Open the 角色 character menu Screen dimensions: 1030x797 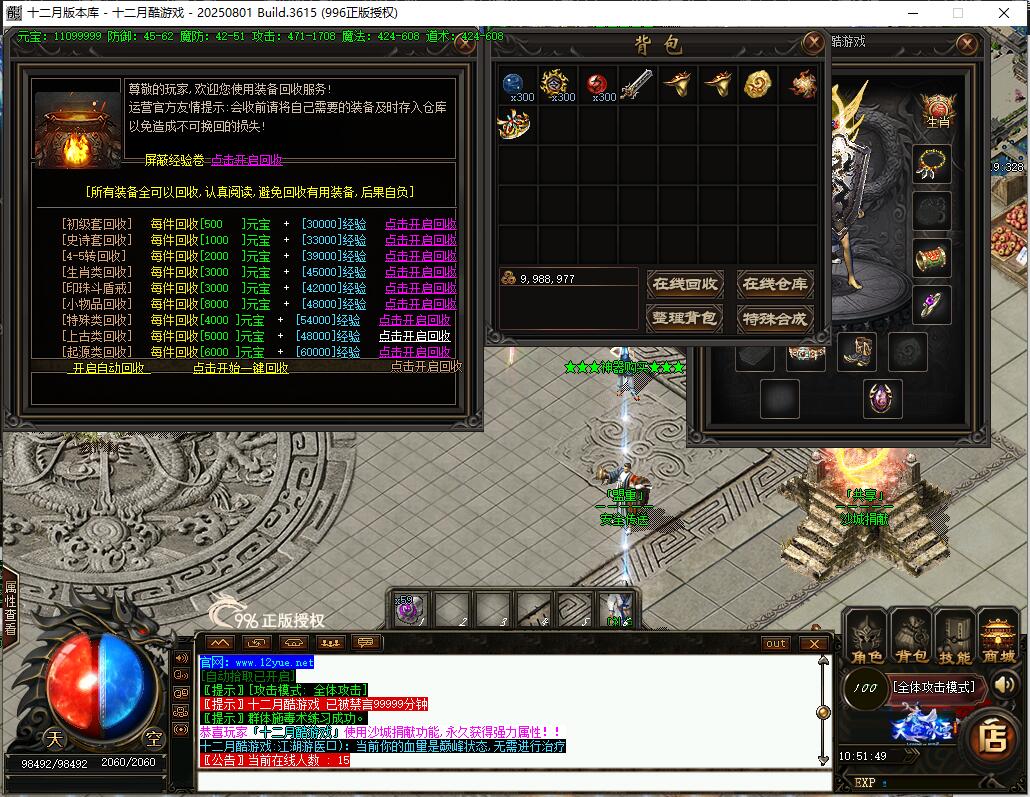[865, 638]
